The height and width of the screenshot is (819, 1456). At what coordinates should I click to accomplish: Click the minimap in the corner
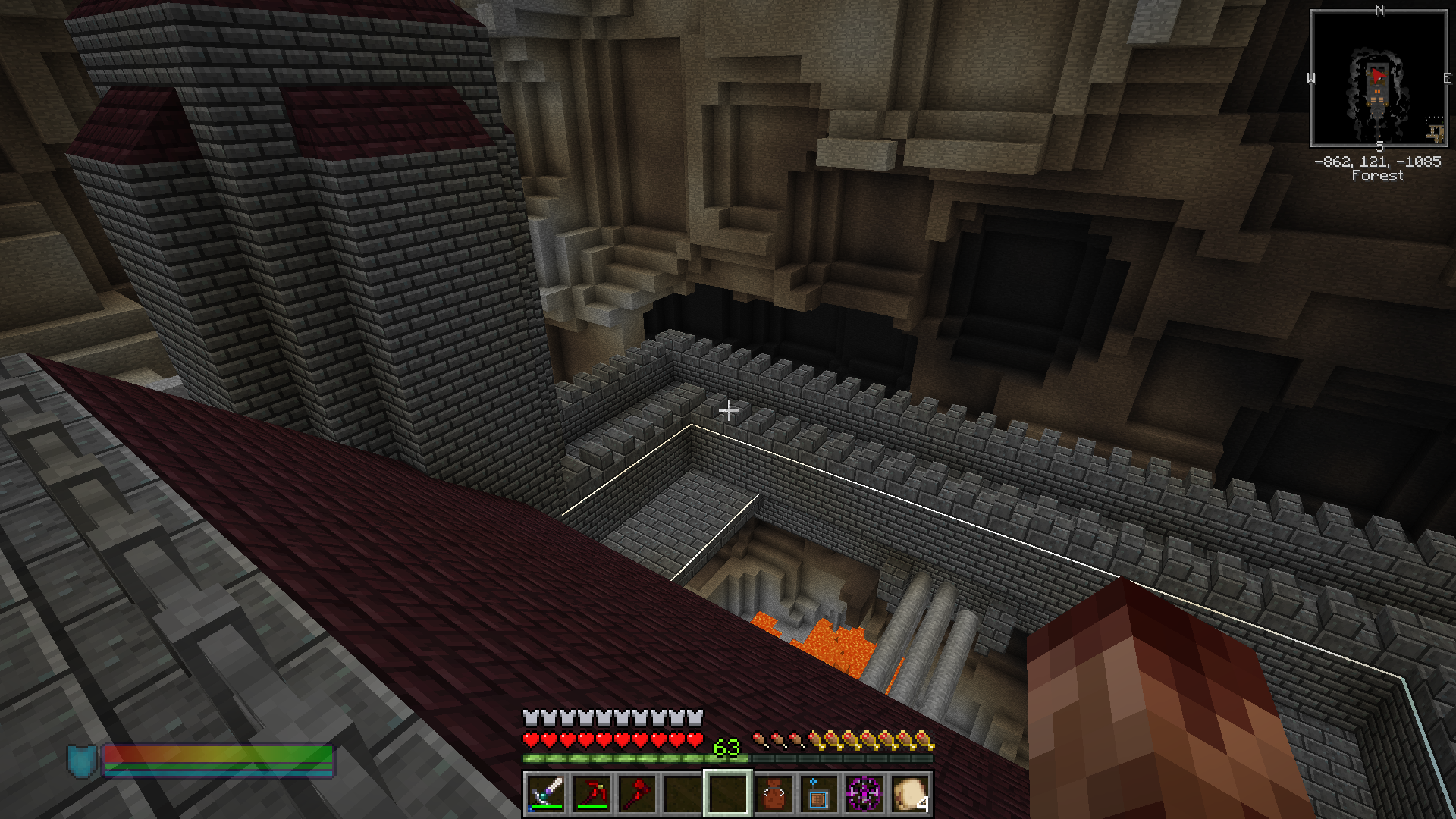(x=1379, y=78)
